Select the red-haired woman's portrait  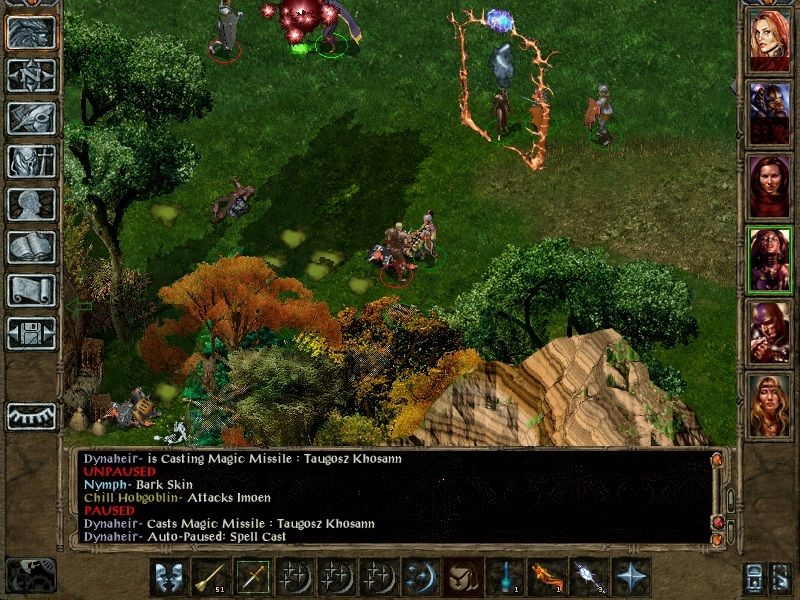[770, 39]
